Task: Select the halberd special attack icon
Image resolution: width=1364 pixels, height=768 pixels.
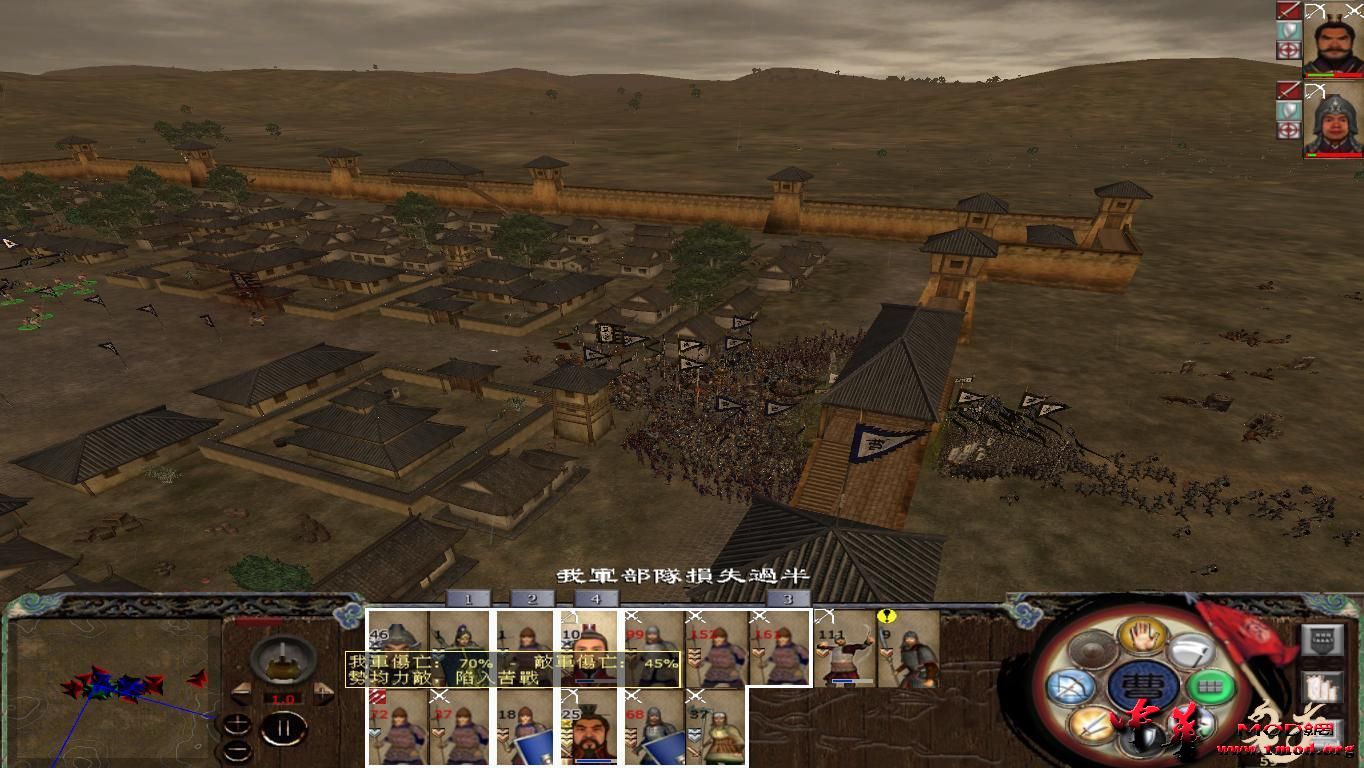Action: pyautogui.click(x=1192, y=651)
